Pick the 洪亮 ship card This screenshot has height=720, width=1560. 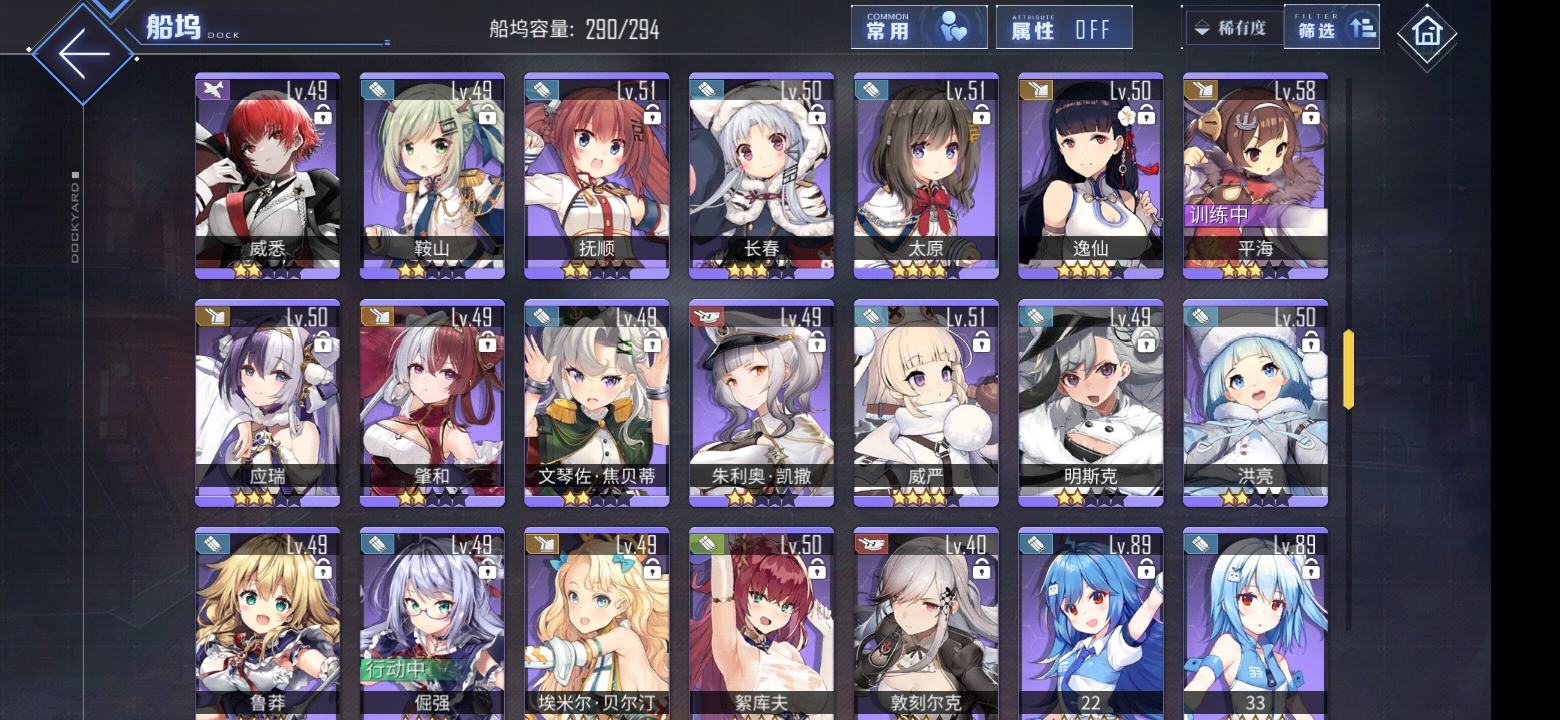click(1255, 402)
